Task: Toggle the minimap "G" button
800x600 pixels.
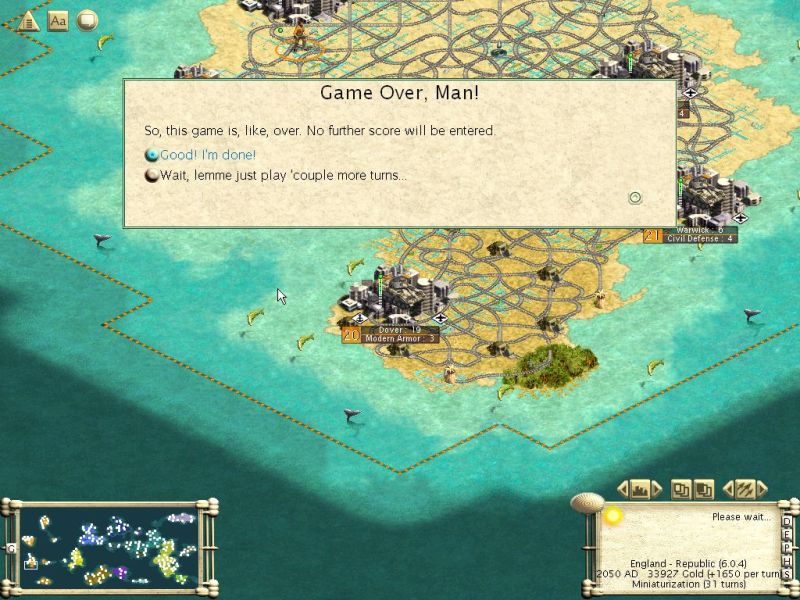Action: pyautogui.click(x=9, y=548)
